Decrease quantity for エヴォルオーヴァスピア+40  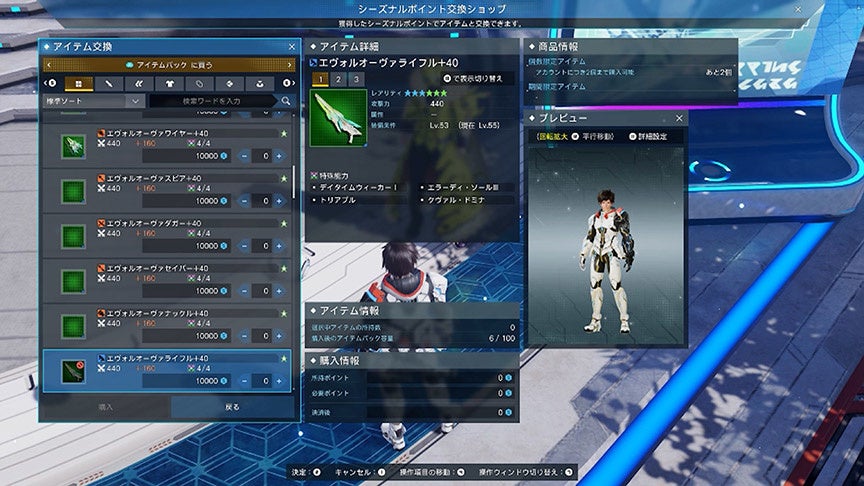[x=244, y=201]
